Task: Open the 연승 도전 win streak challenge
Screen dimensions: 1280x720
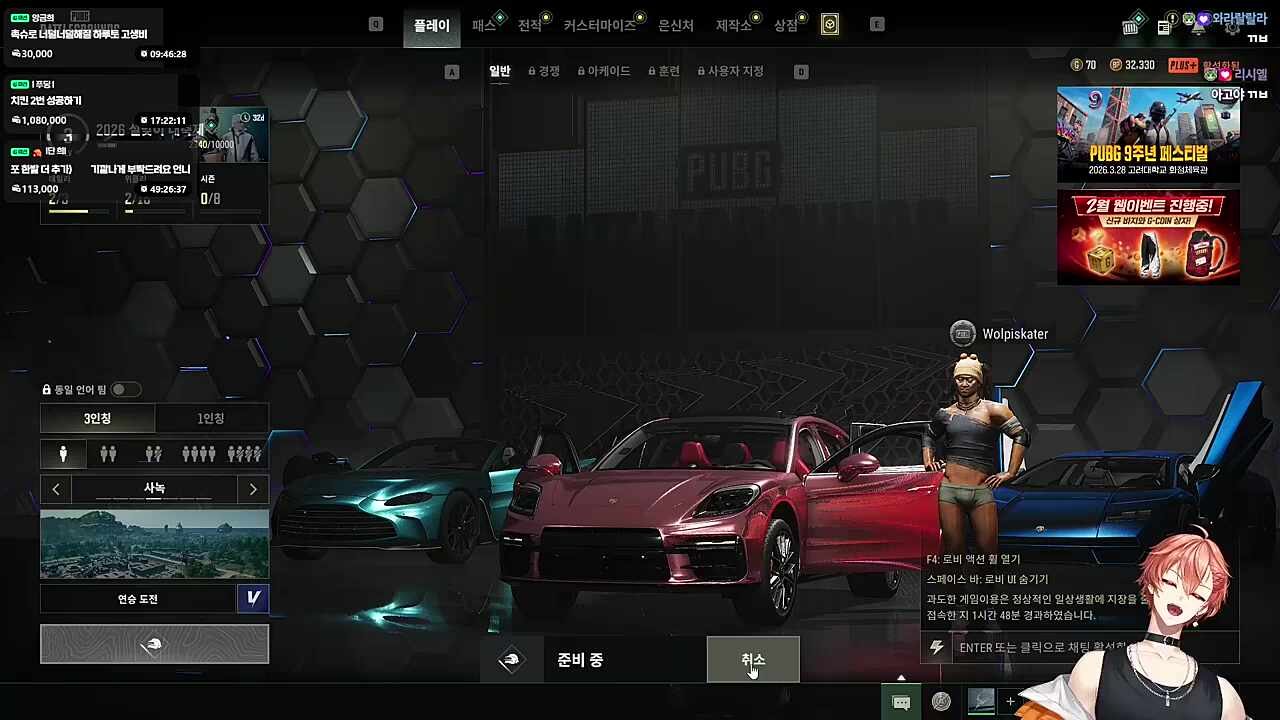Action: coord(138,599)
